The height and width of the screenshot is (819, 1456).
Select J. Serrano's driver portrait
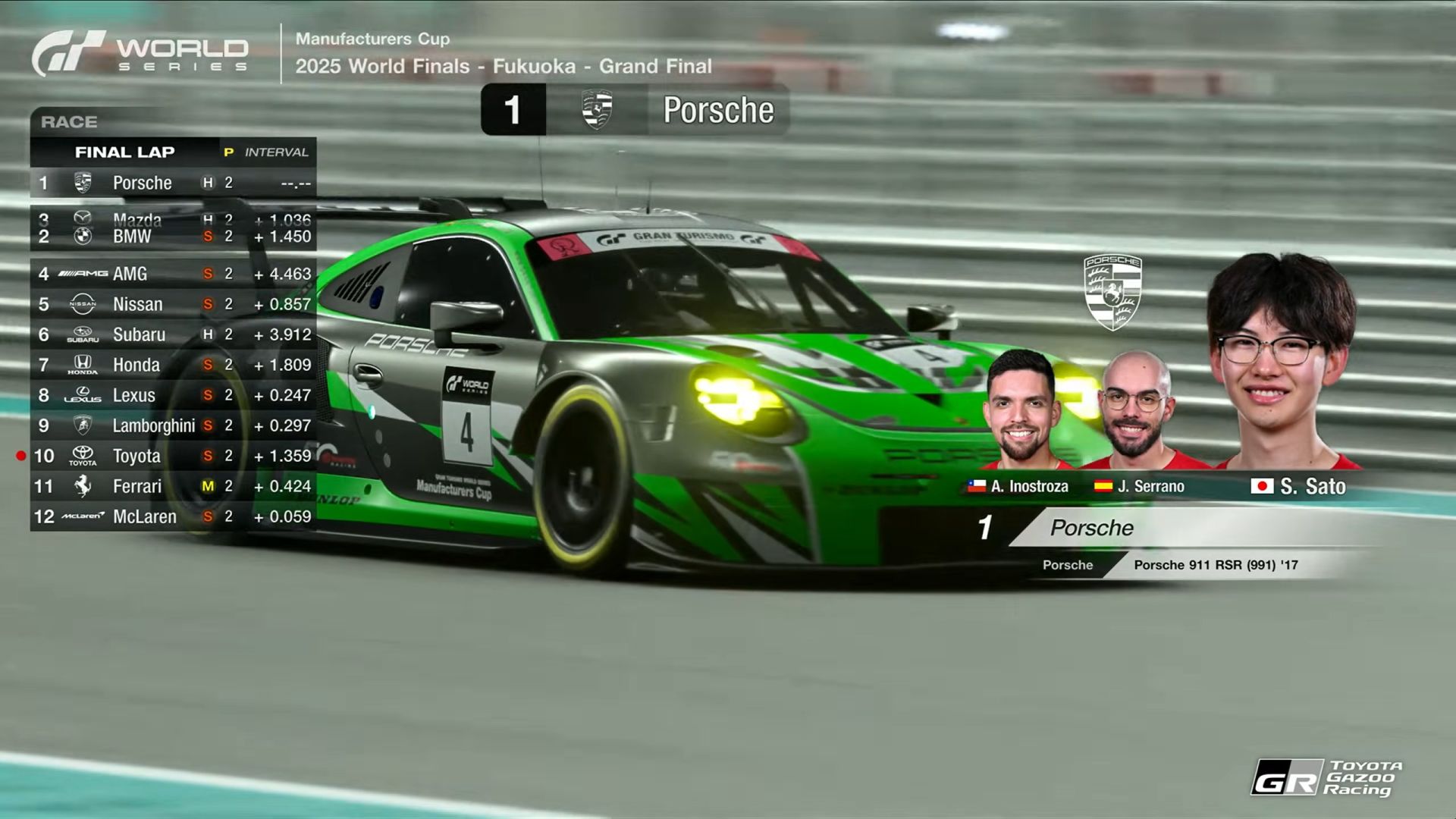(x=1136, y=409)
